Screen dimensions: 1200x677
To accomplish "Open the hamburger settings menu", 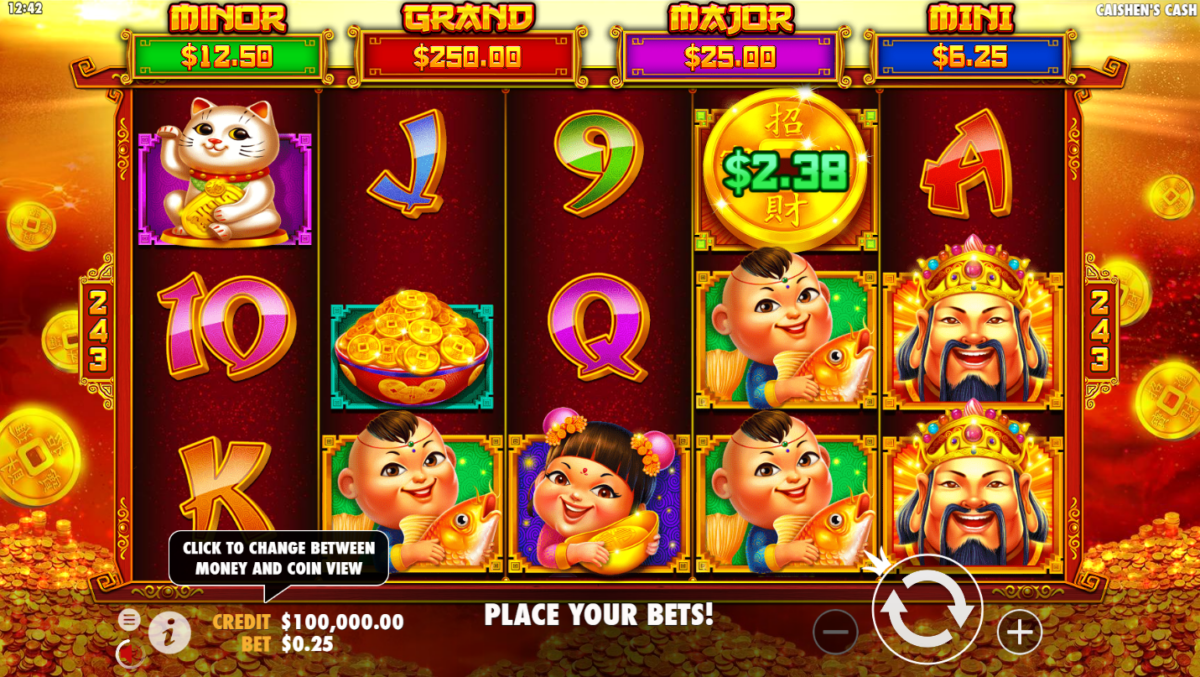I will pos(129,619).
